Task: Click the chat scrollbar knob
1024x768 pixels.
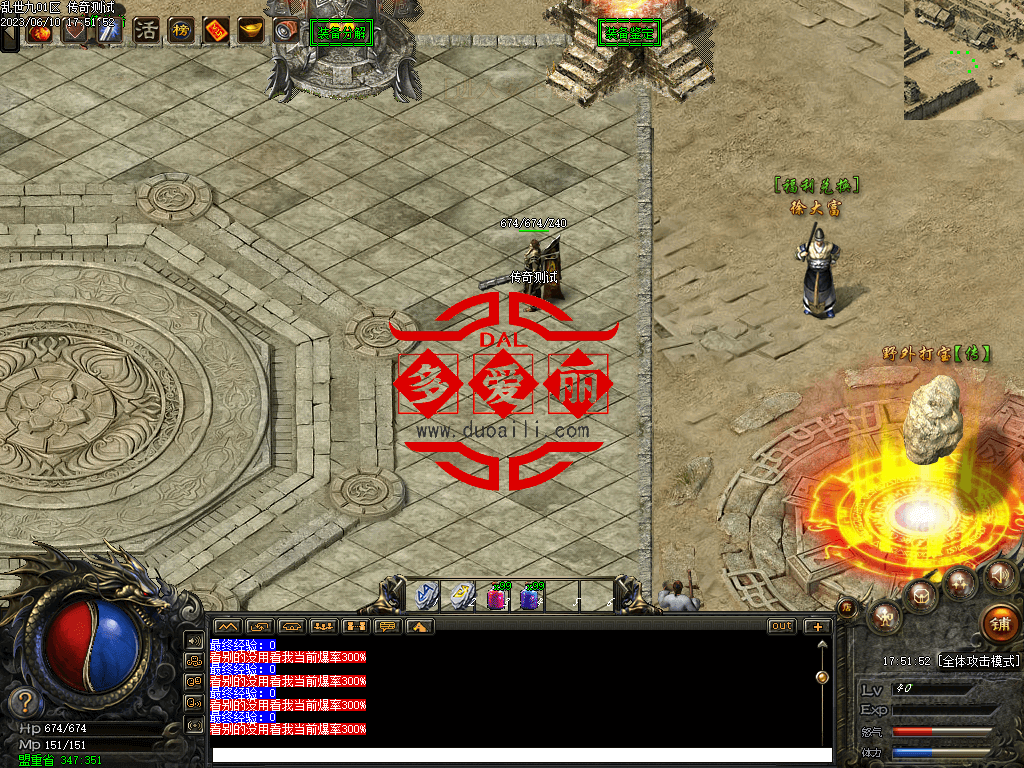Action: point(822,677)
